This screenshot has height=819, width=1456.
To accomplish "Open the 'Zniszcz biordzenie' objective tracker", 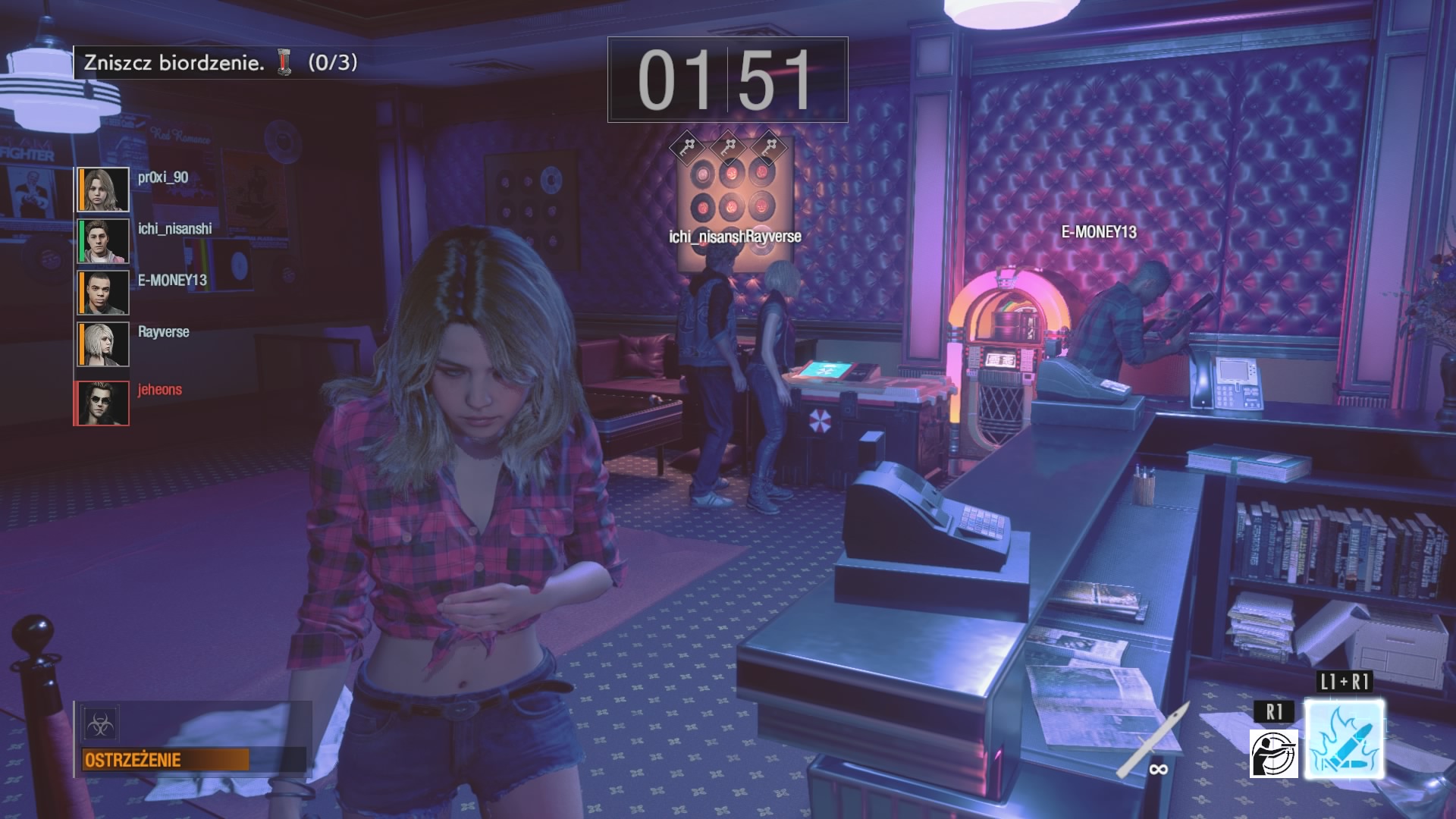I will coord(220,62).
